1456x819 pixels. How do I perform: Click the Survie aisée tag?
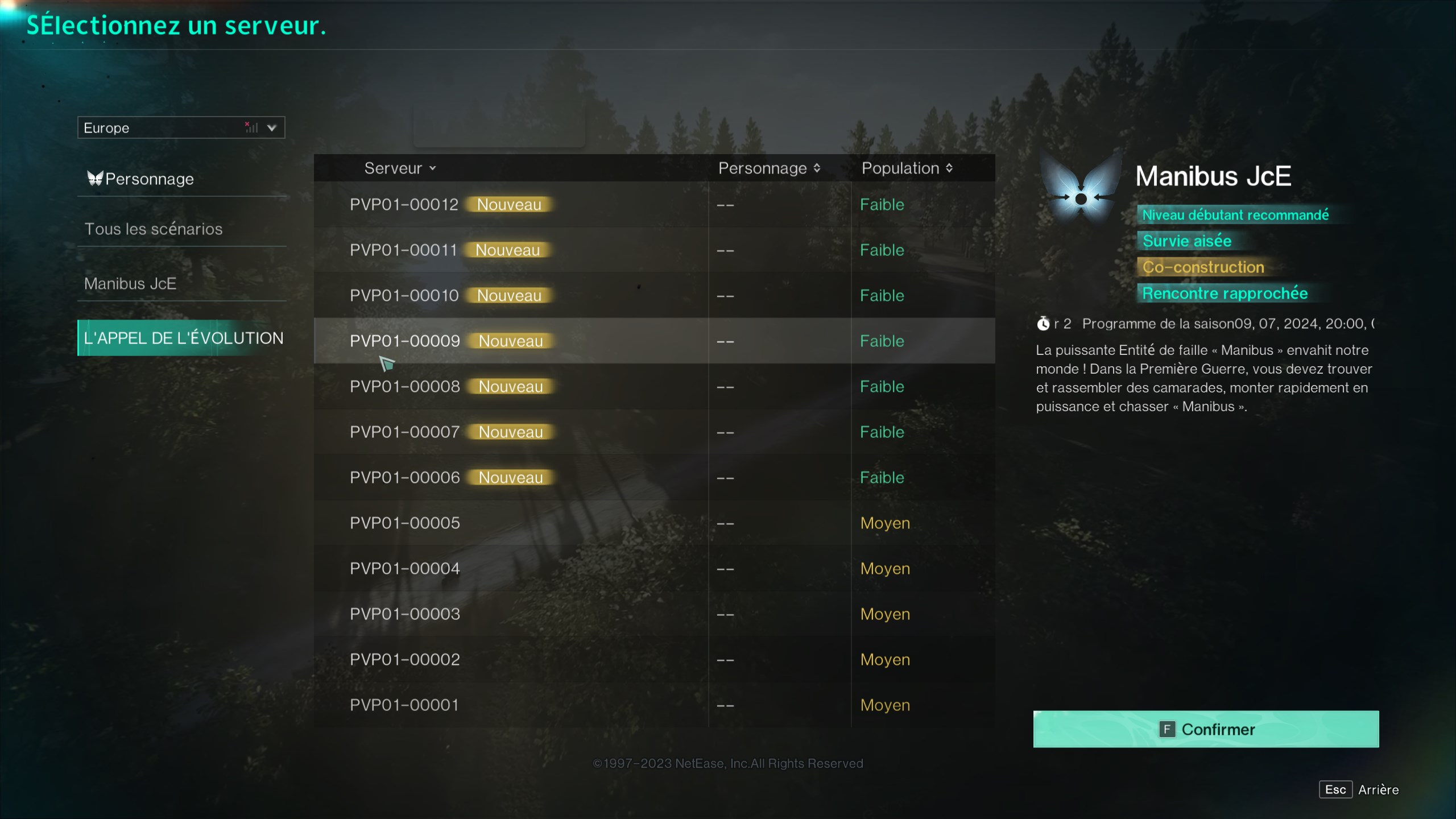pos(1186,241)
